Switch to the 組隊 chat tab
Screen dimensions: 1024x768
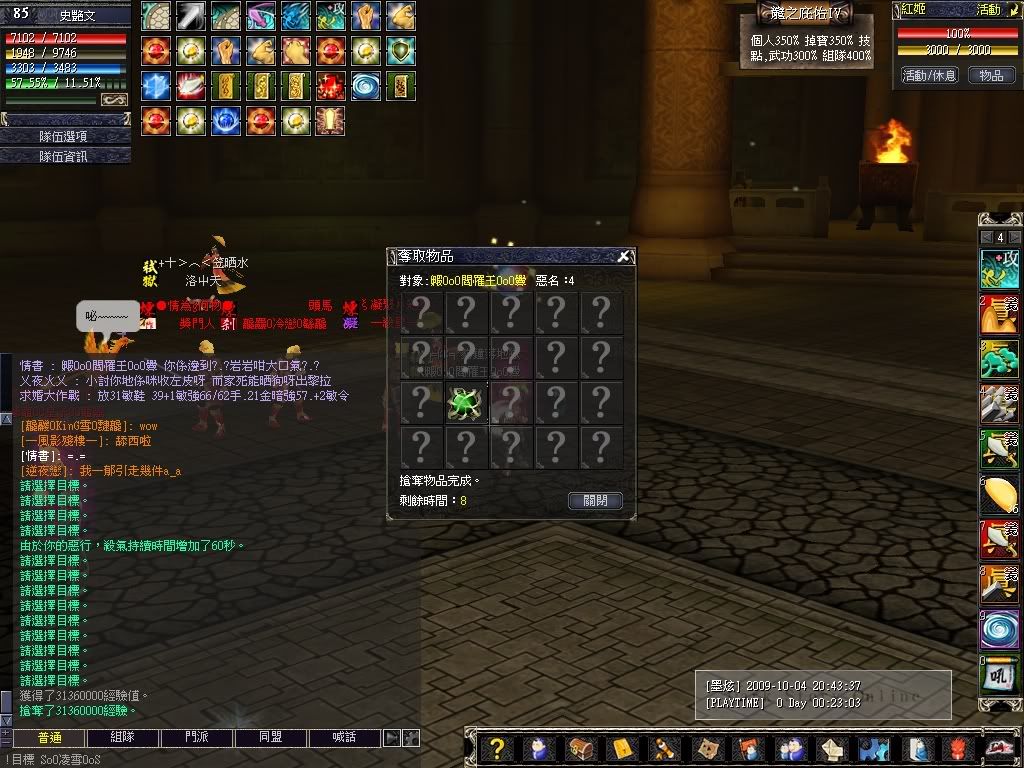coord(123,738)
